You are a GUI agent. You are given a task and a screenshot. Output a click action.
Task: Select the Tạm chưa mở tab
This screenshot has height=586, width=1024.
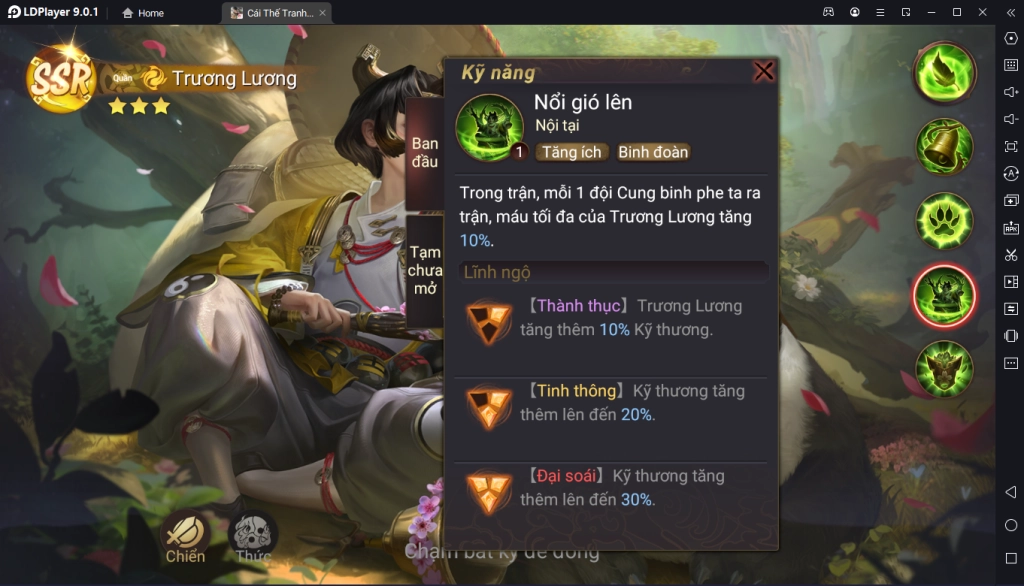click(425, 270)
